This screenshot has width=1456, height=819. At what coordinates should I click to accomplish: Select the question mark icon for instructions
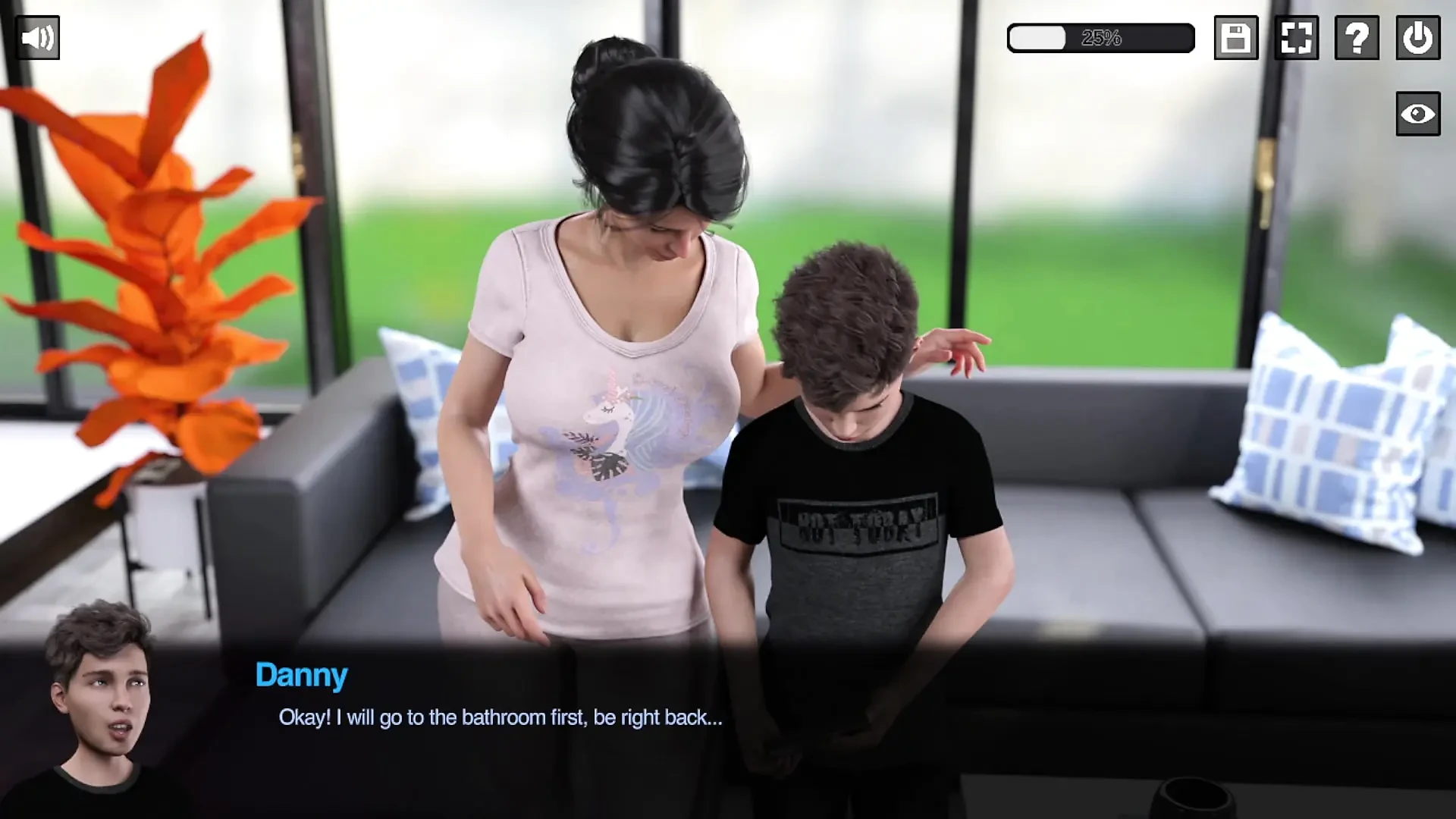1357,37
